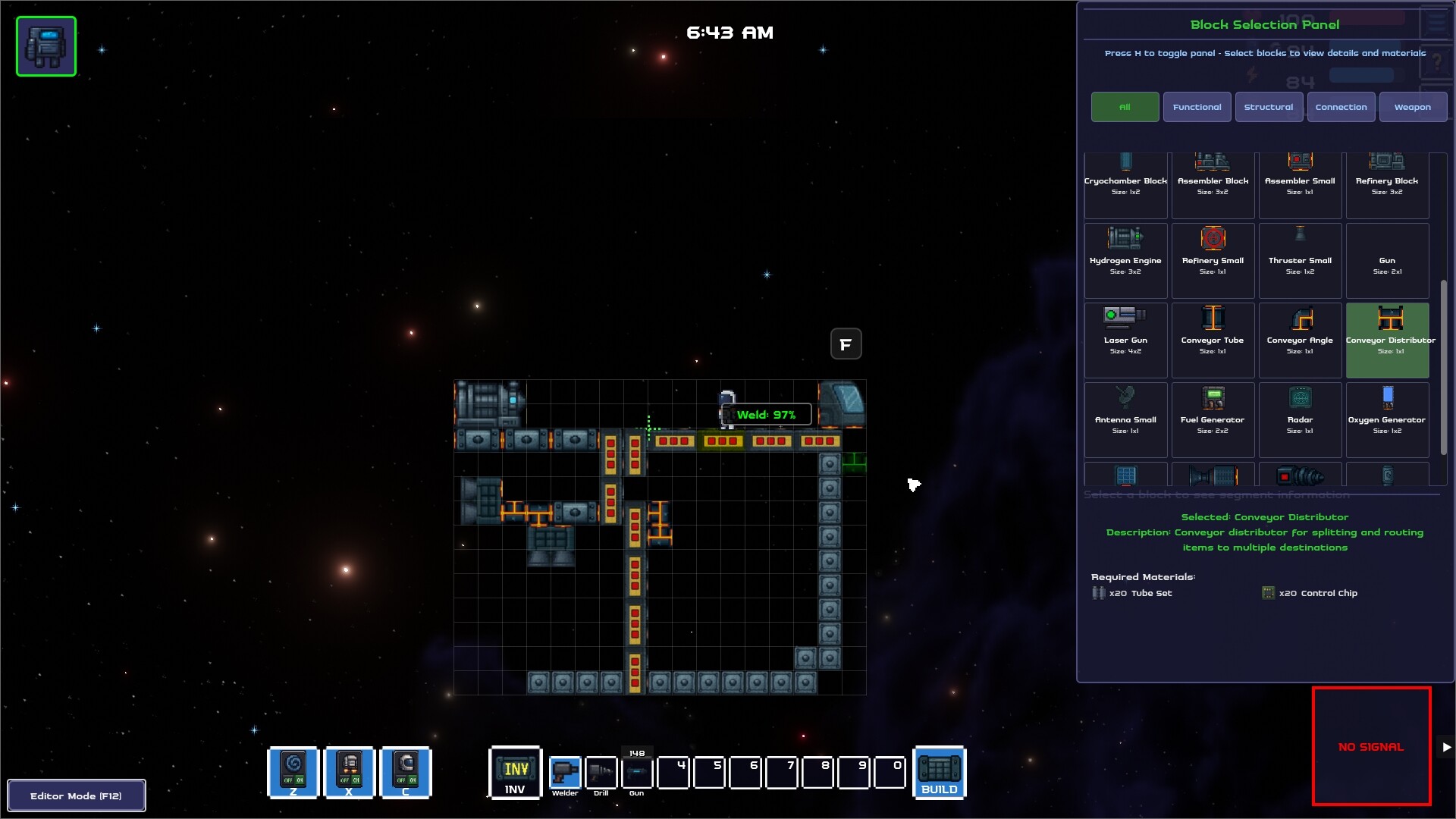The height and width of the screenshot is (819, 1456).
Task: Select the Drill hotbar slot
Action: point(601,773)
